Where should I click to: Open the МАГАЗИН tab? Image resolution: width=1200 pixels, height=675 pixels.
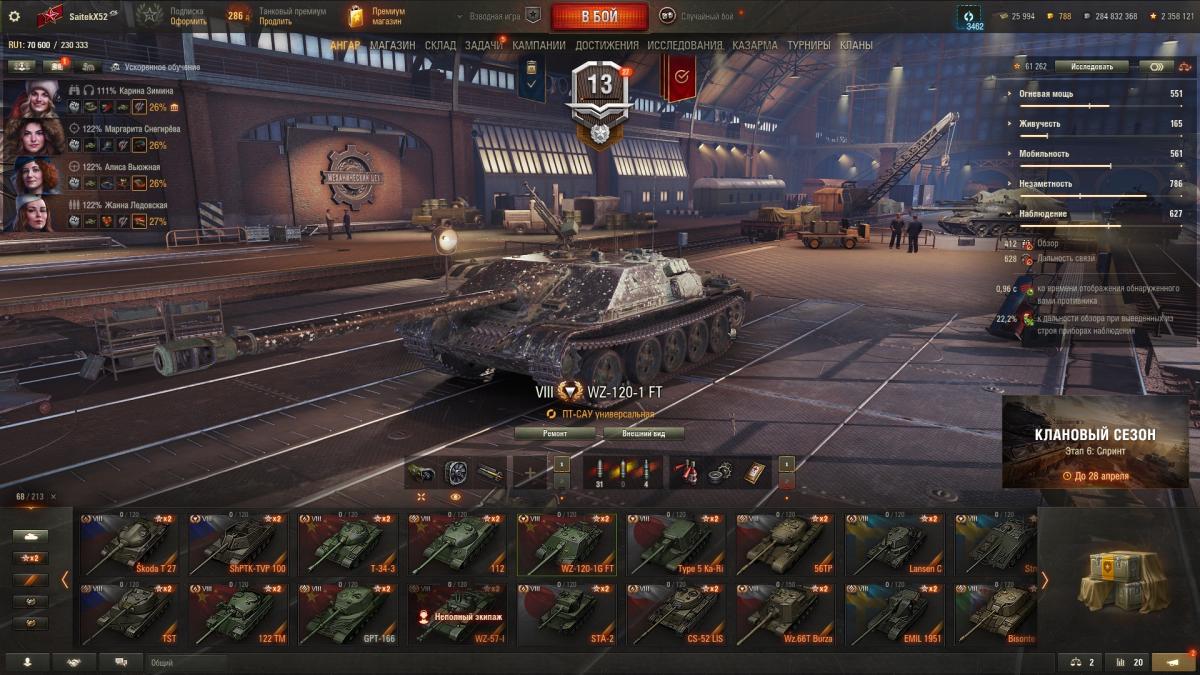click(392, 45)
